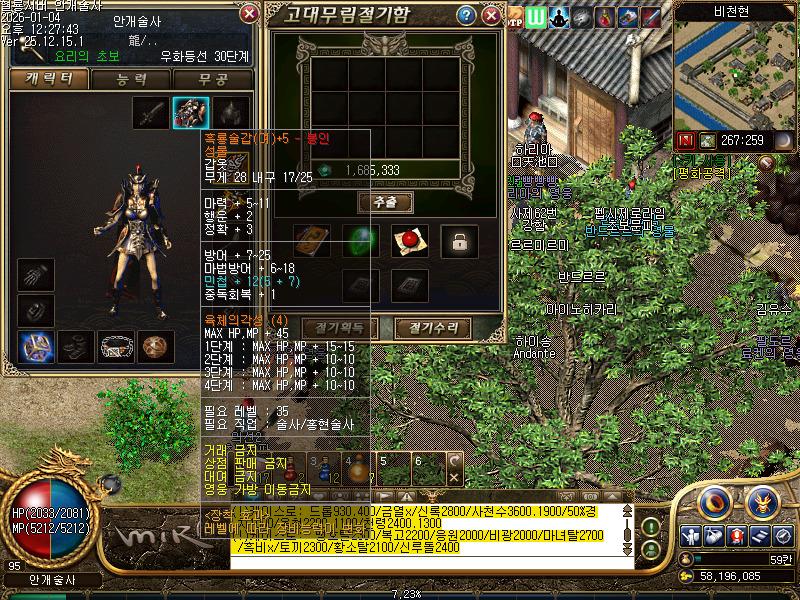This screenshot has height=600, width=800.
Task: Select the green jade orb icon
Action: tap(360, 240)
